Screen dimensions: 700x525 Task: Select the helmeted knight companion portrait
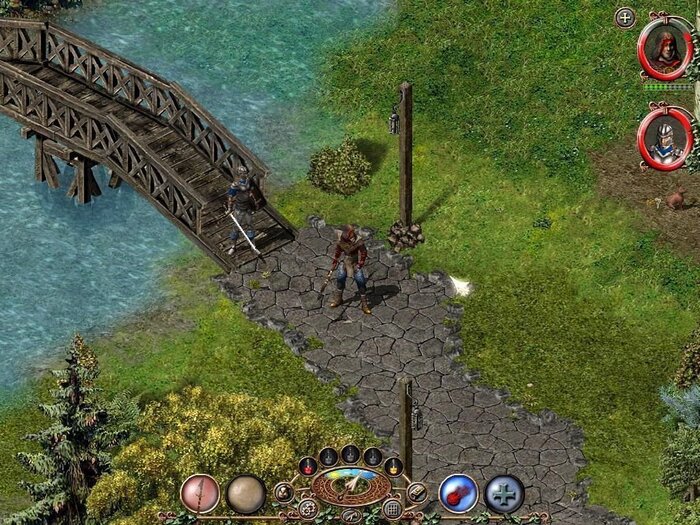point(665,138)
